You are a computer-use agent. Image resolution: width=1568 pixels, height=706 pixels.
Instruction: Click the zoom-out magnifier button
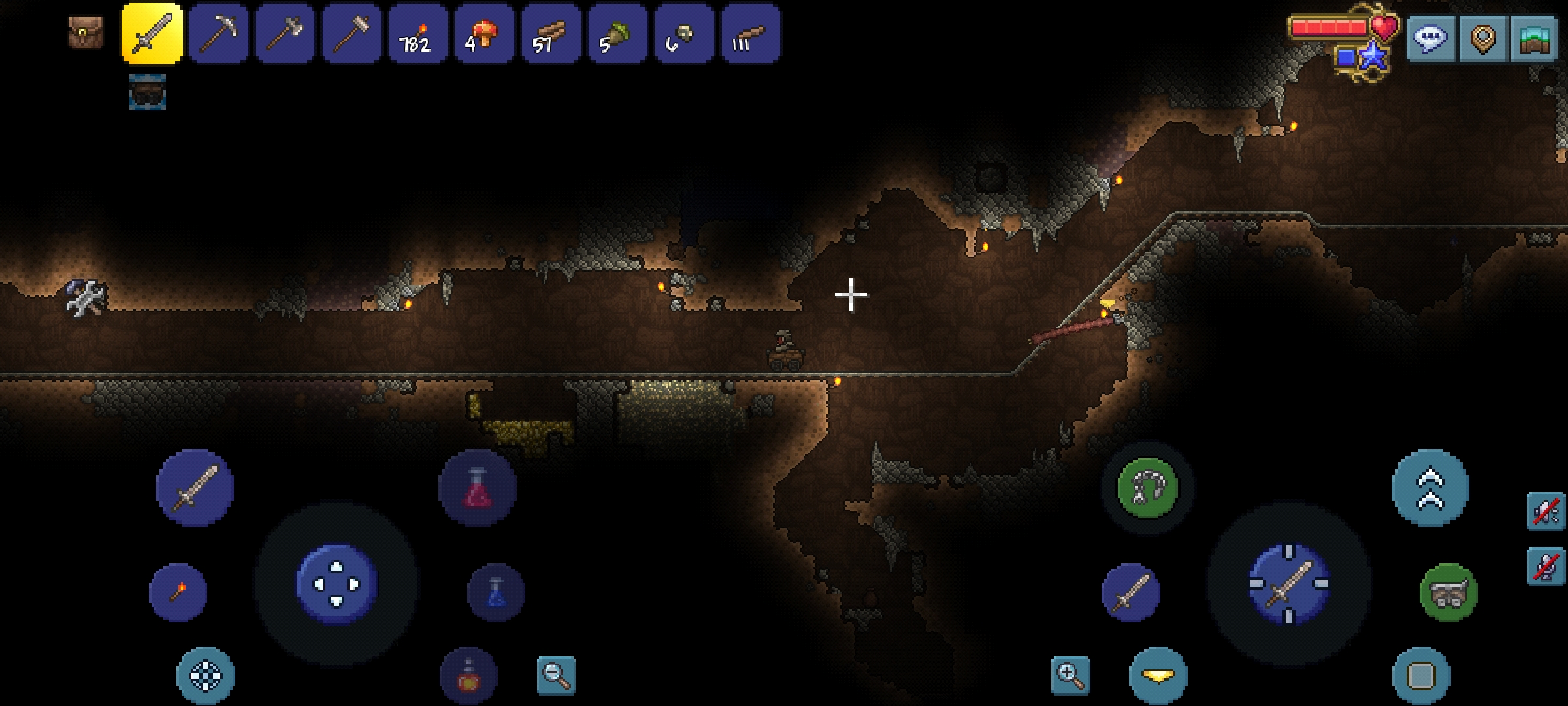pos(556,675)
